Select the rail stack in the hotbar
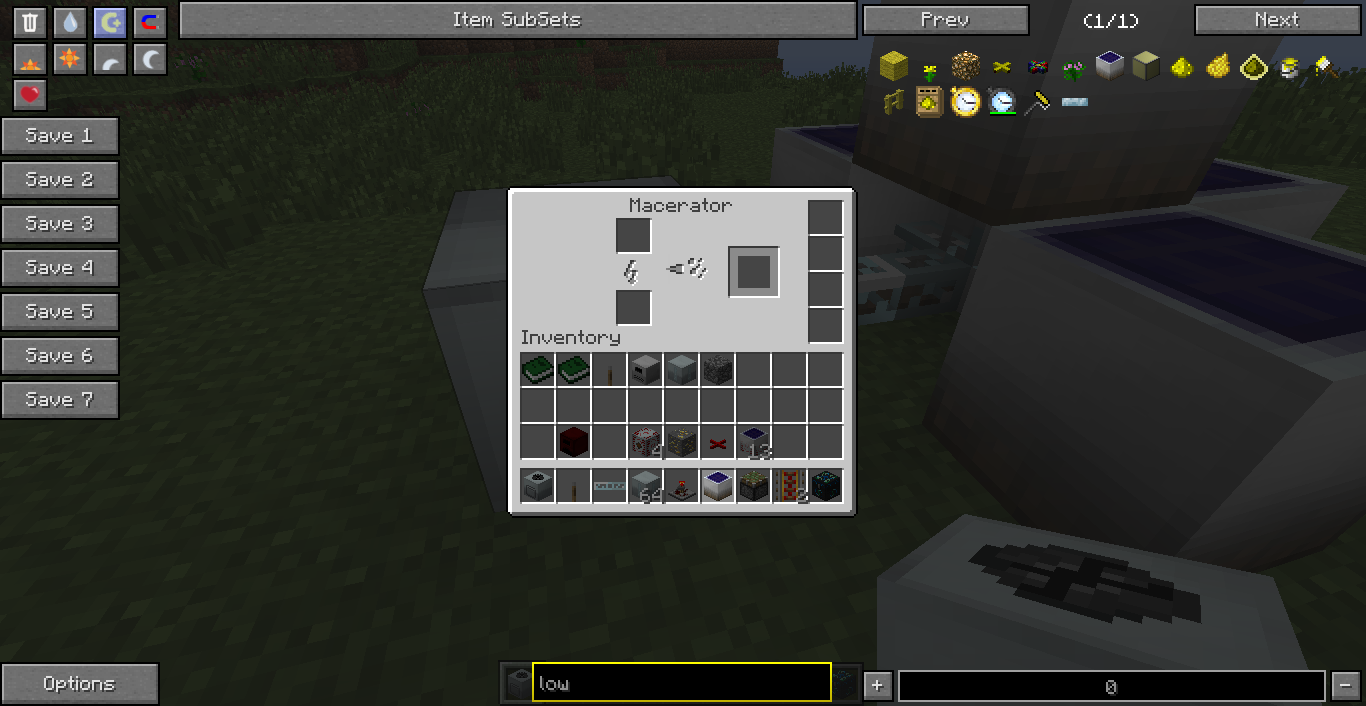Screen dimensions: 1366x706 pyautogui.click(x=789, y=487)
